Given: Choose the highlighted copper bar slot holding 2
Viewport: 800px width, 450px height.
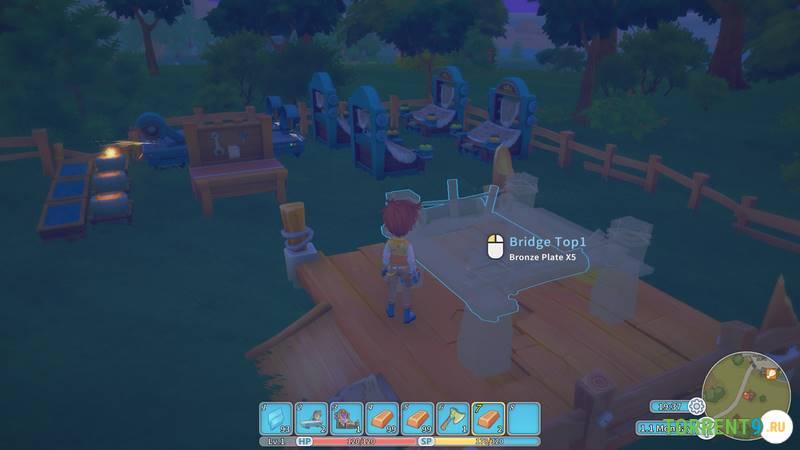Looking at the screenshot, I should tap(488, 418).
